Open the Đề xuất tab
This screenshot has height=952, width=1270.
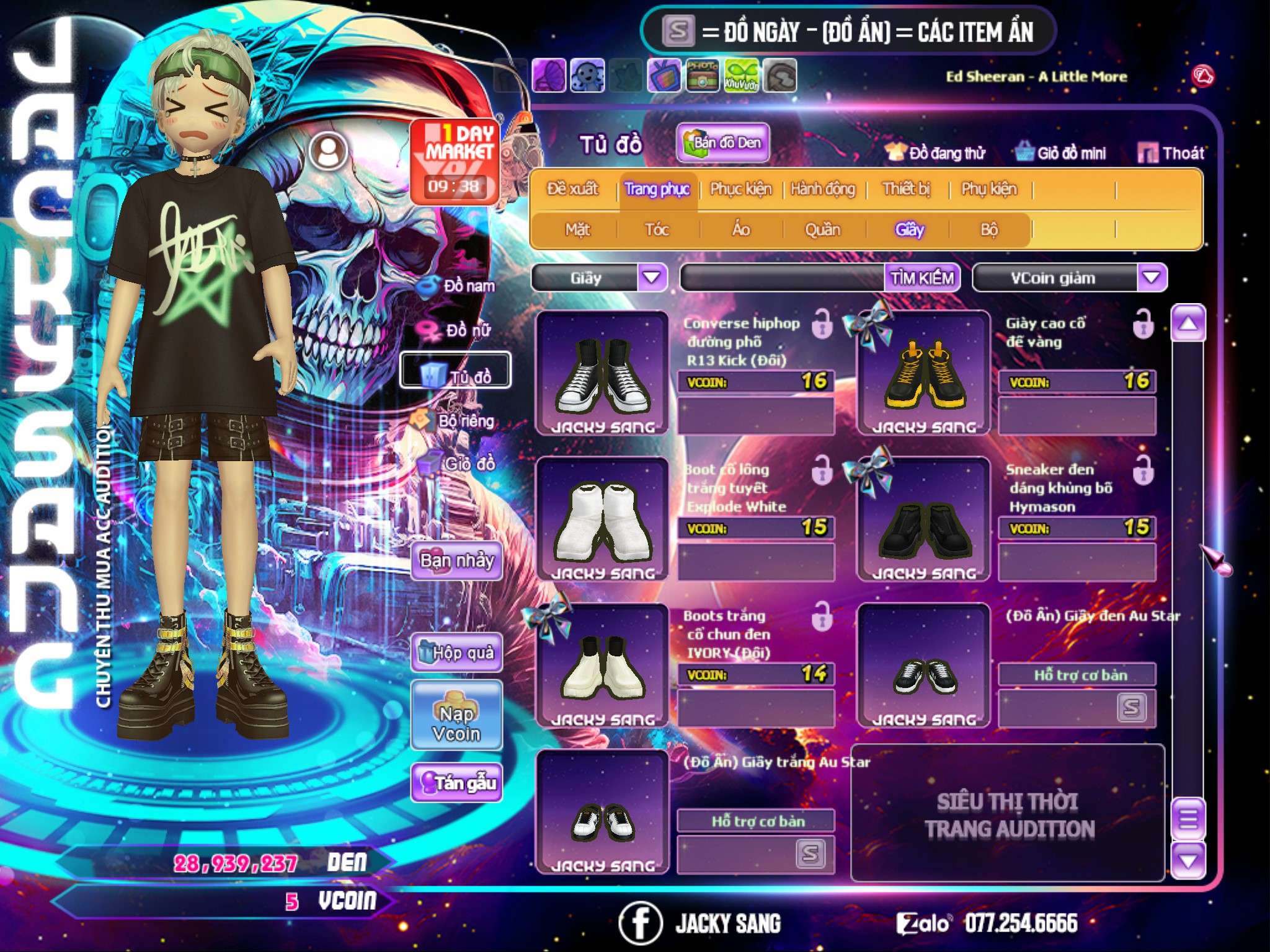pos(572,189)
